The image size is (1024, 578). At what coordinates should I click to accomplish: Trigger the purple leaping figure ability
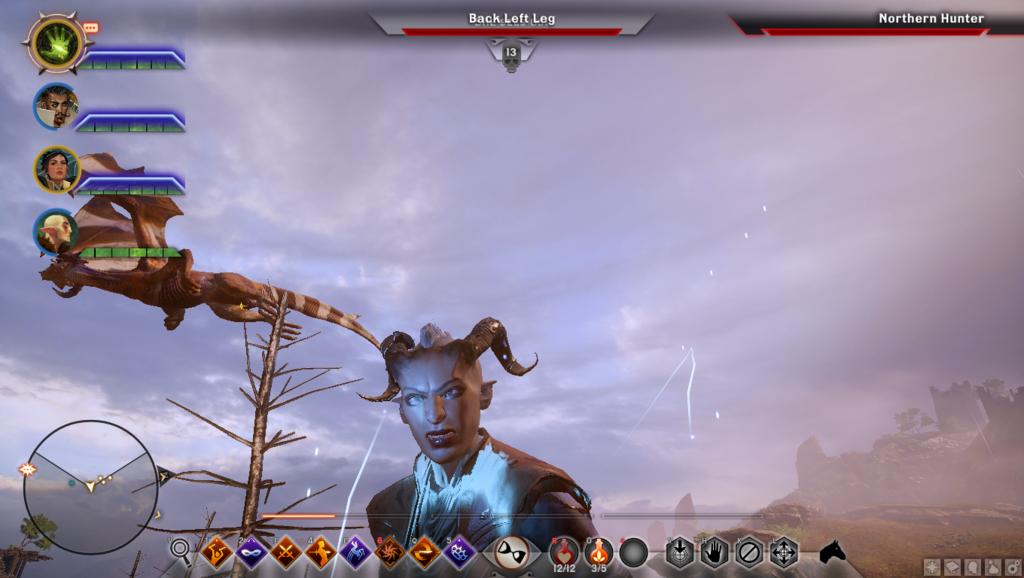coord(356,551)
